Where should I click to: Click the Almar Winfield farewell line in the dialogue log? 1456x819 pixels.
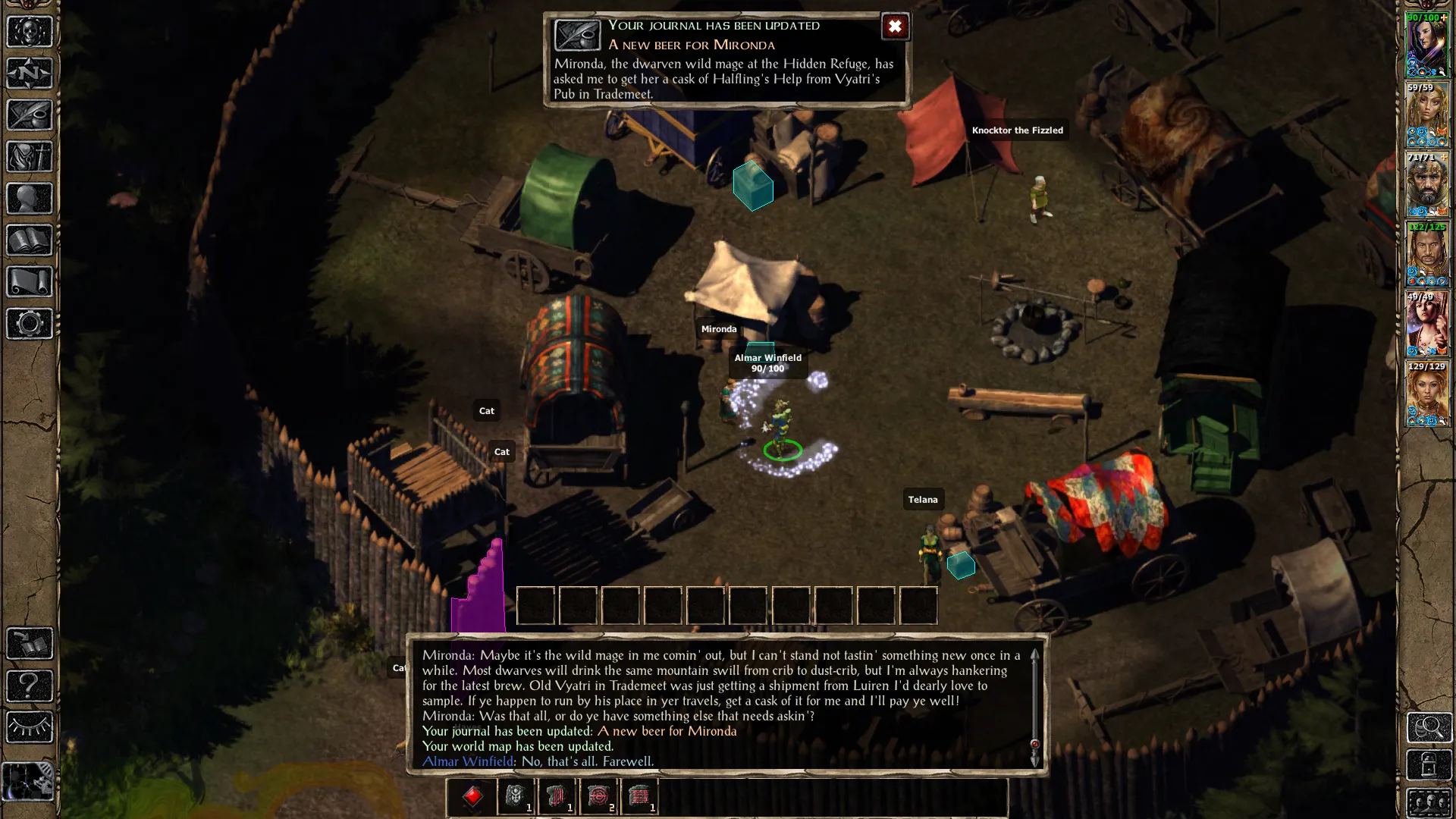click(x=538, y=761)
